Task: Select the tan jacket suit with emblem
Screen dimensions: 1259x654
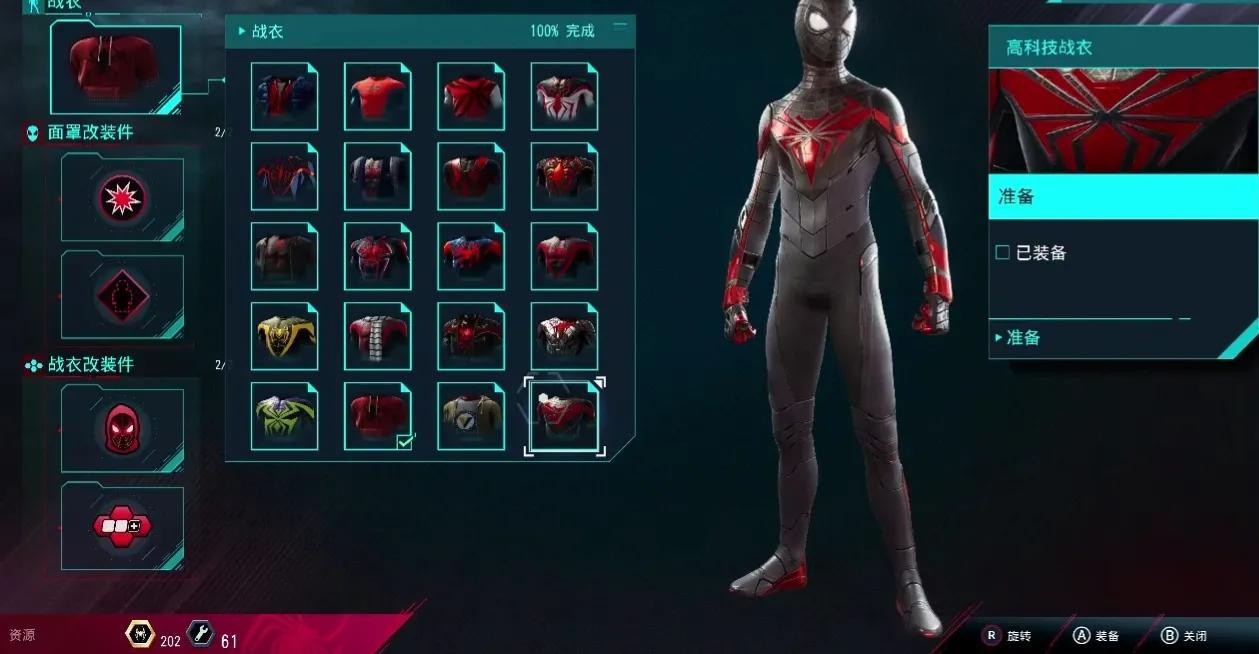Action: click(471, 417)
